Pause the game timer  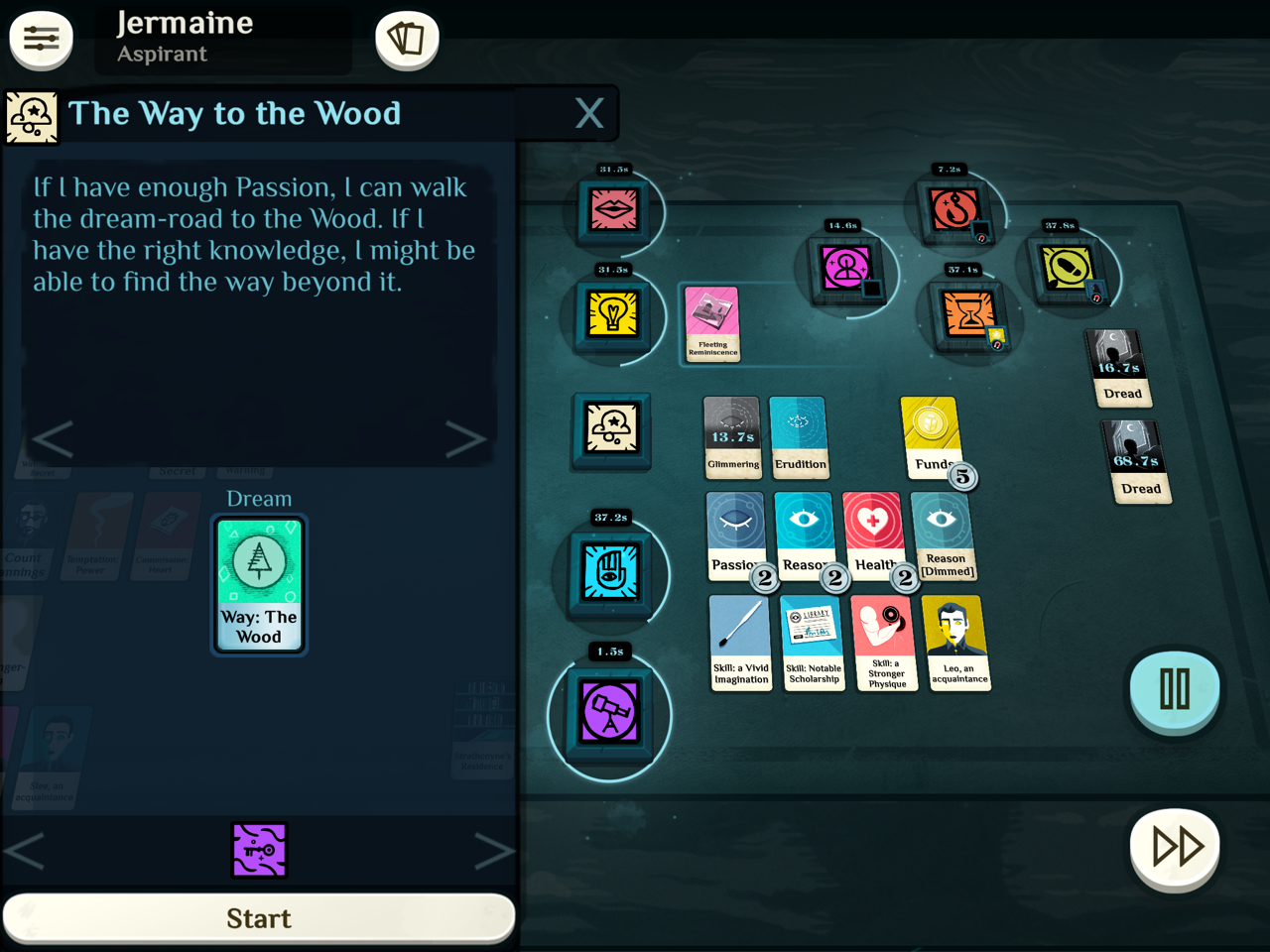click(x=1175, y=688)
